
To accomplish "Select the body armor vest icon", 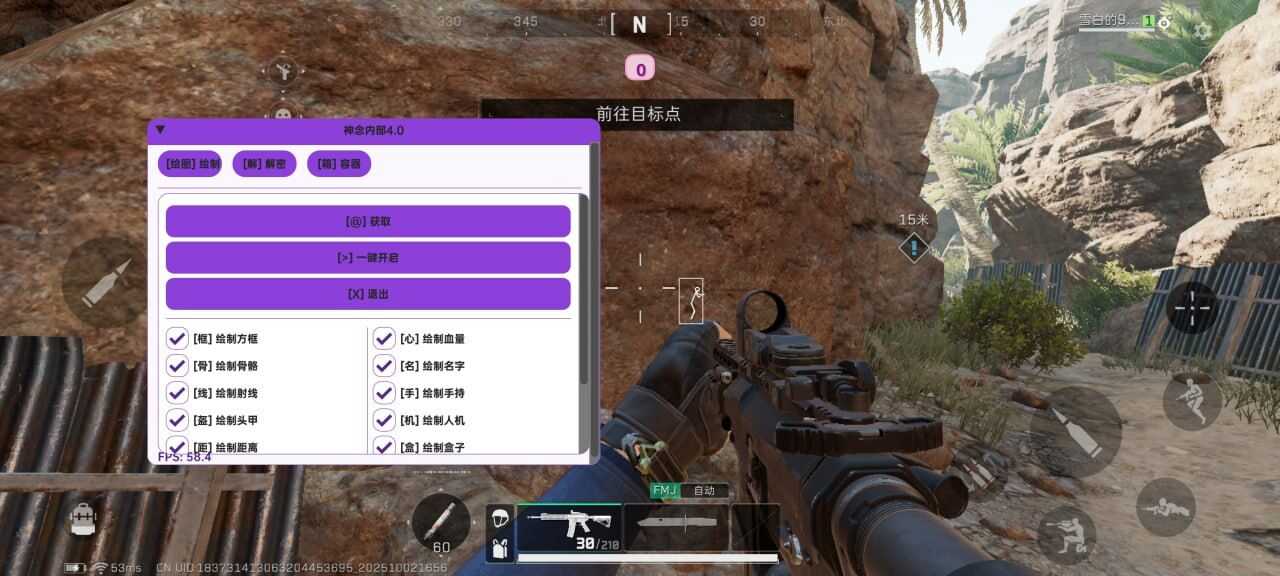I will (x=500, y=547).
